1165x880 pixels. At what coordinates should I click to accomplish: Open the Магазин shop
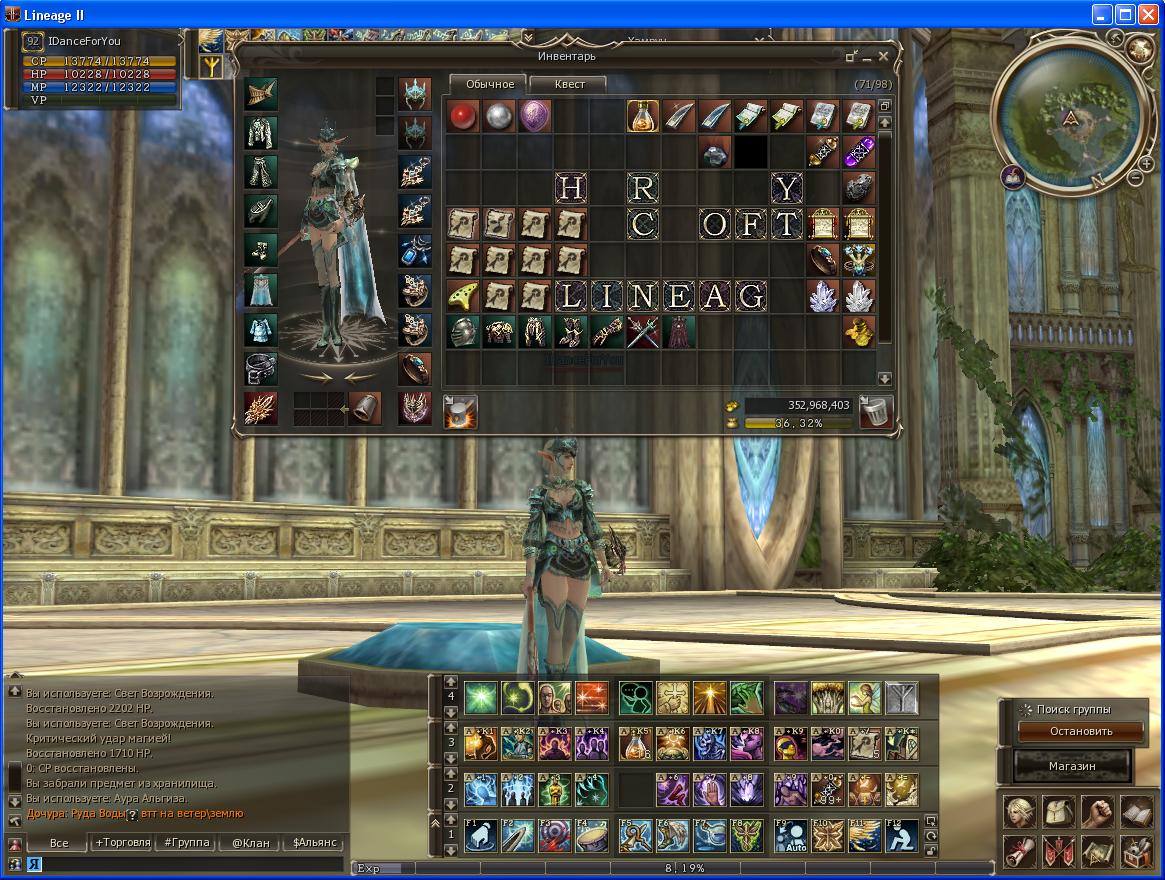(x=1074, y=766)
